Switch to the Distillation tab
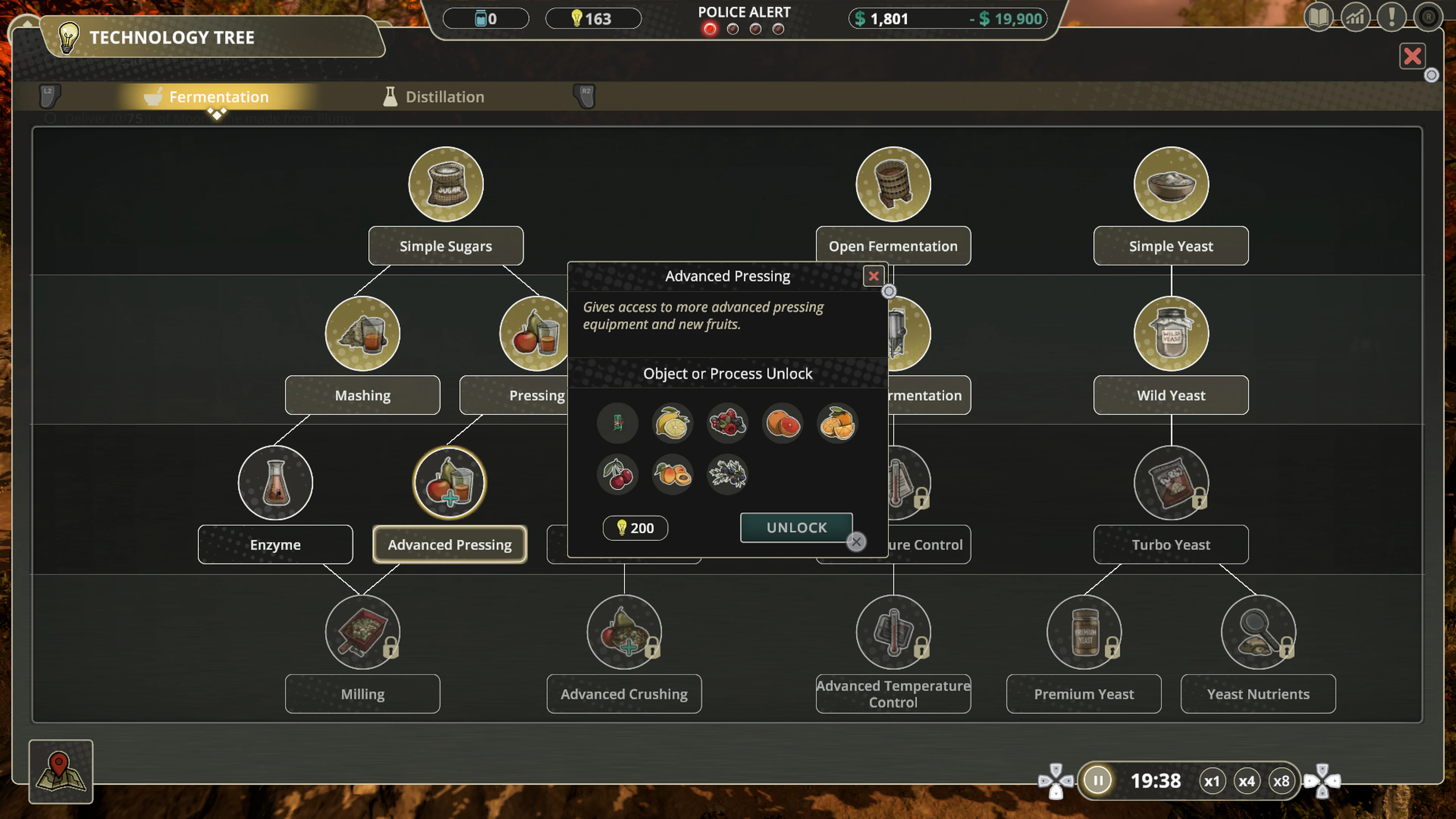 pos(444,97)
